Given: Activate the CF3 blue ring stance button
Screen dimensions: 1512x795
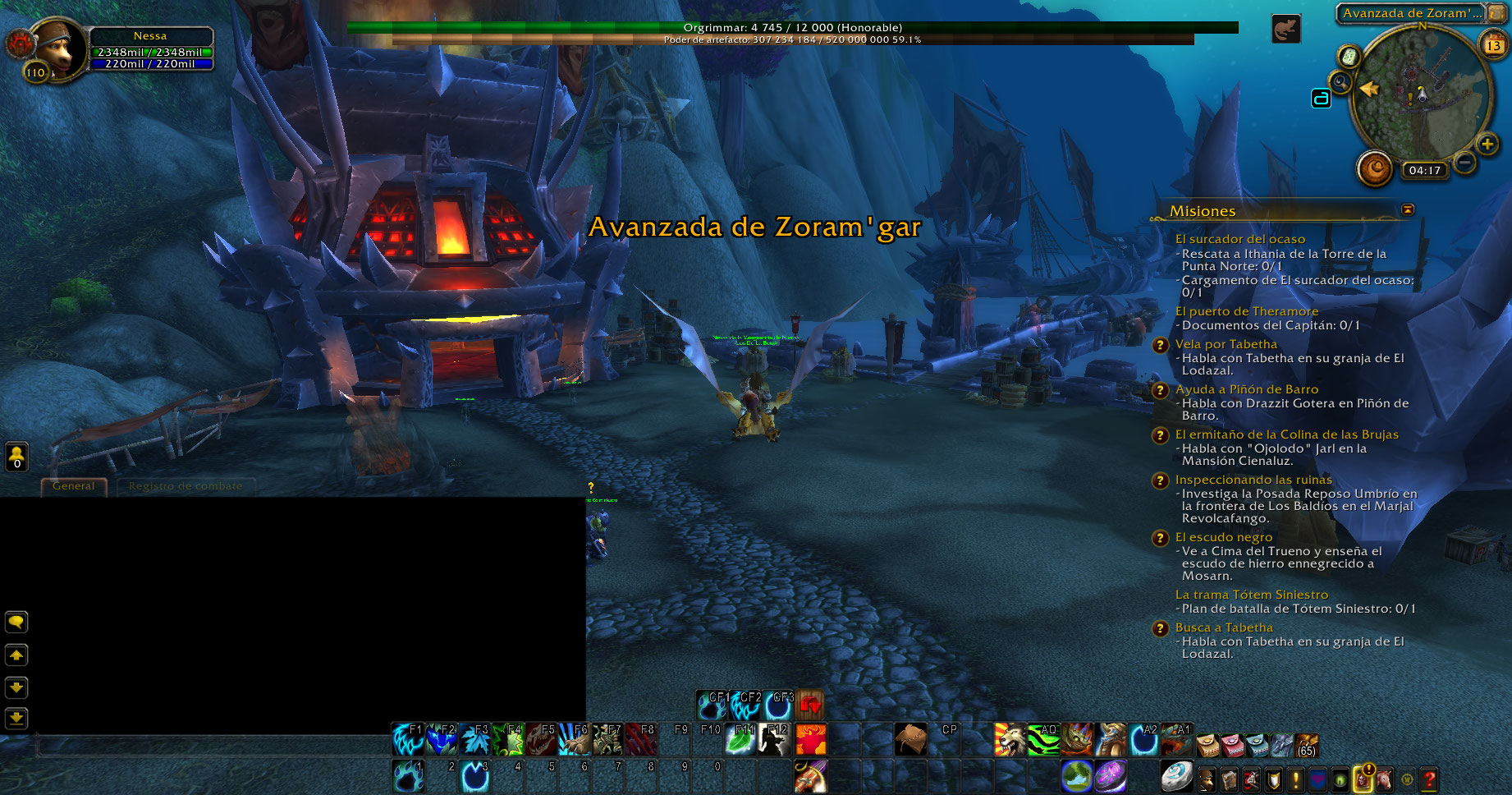Looking at the screenshot, I should point(778,705).
